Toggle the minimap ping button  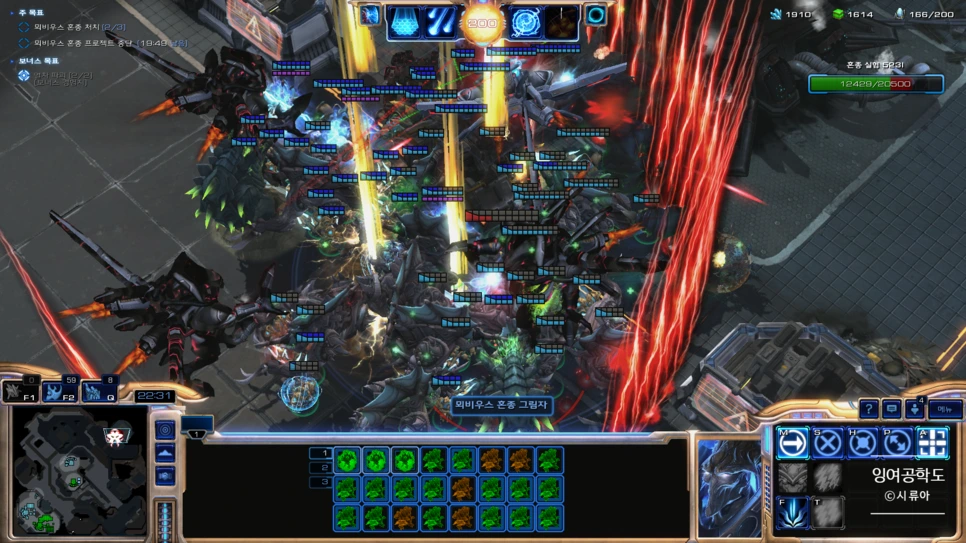tap(166, 430)
